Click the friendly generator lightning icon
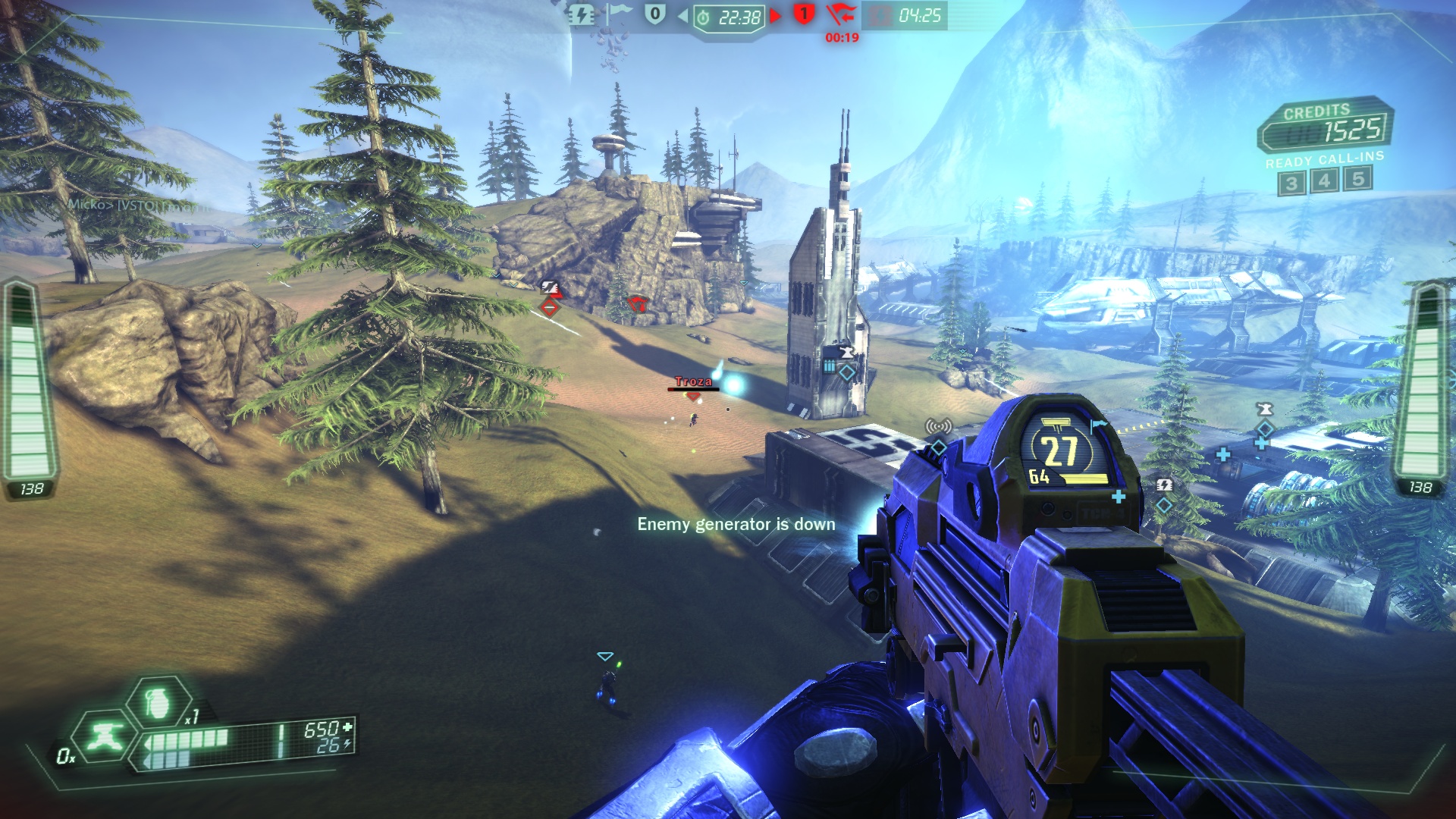Image resolution: width=1456 pixels, height=819 pixels. (x=582, y=15)
